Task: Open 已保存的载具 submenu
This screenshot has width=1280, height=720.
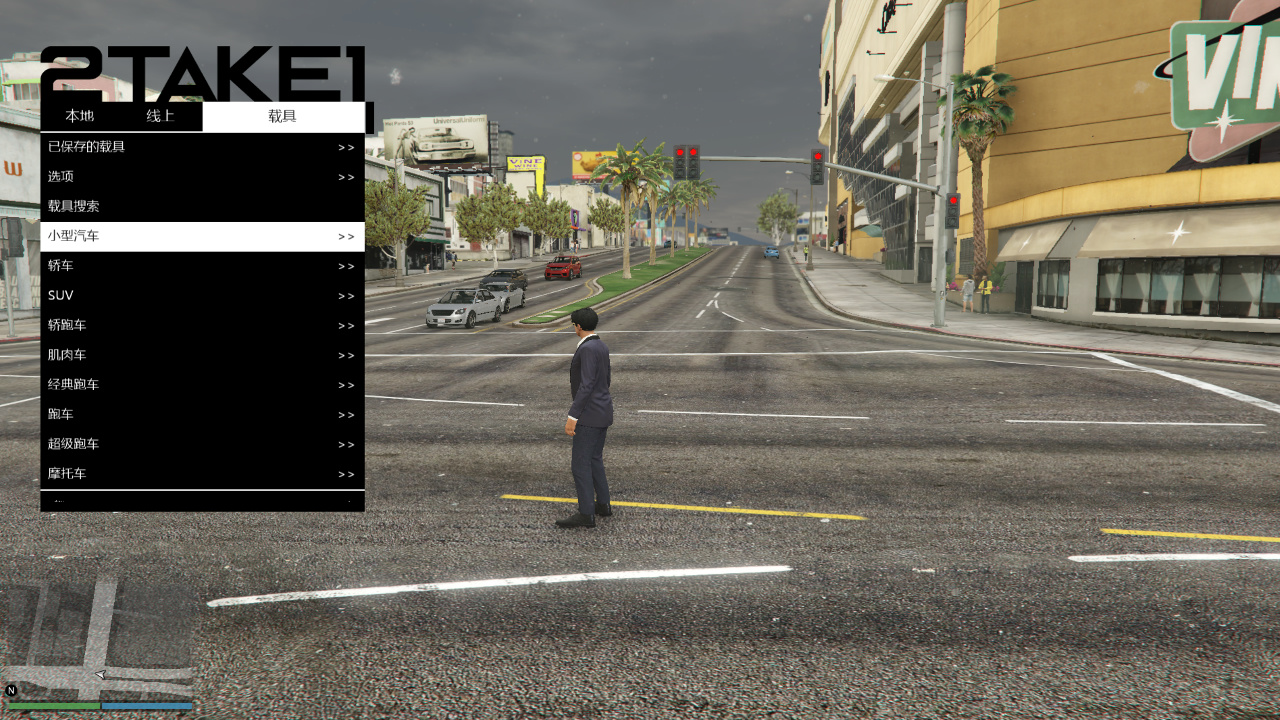Action: point(202,147)
